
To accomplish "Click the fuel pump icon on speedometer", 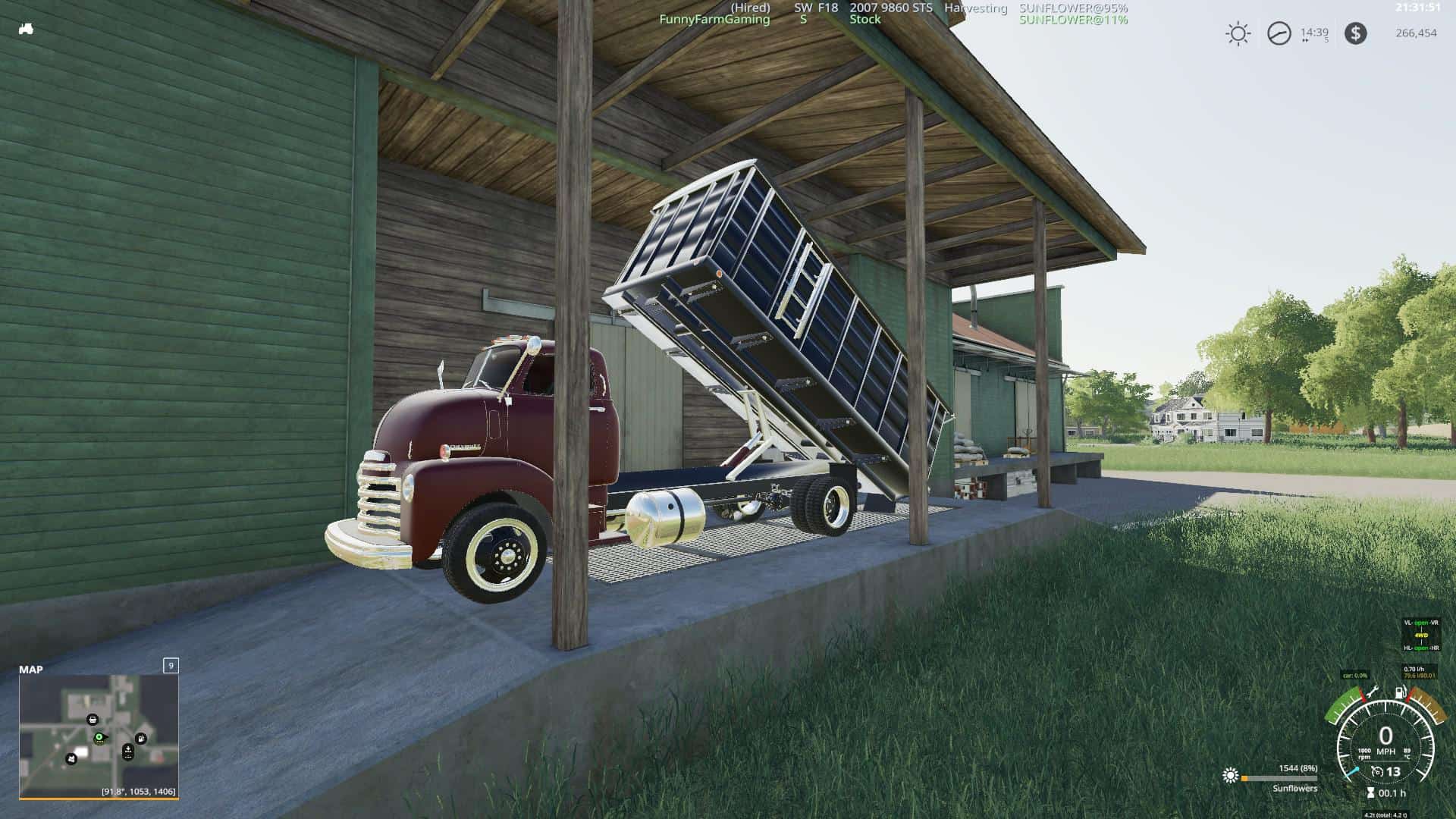I will [1400, 692].
